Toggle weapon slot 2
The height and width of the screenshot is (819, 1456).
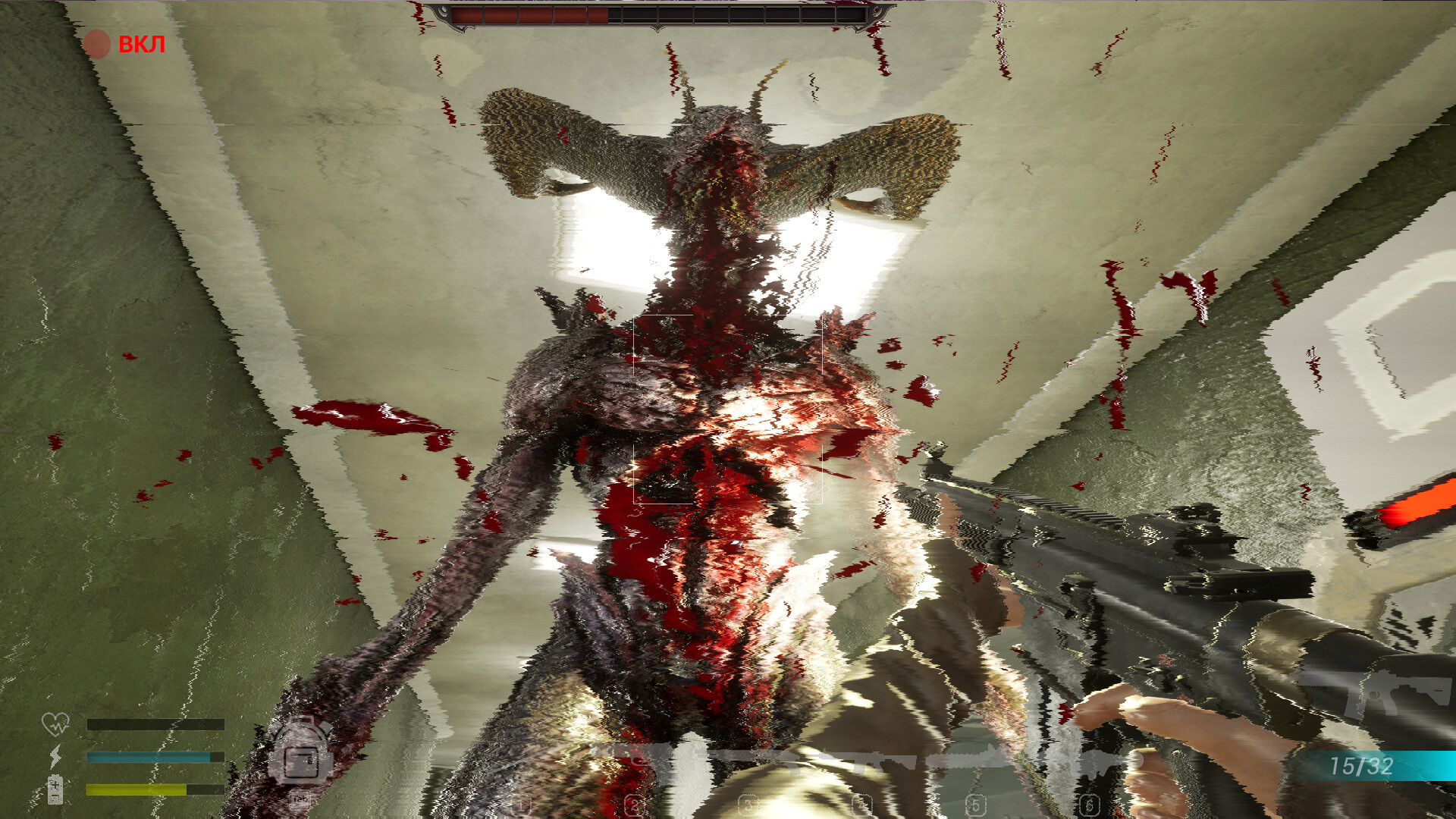coord(633,804)
